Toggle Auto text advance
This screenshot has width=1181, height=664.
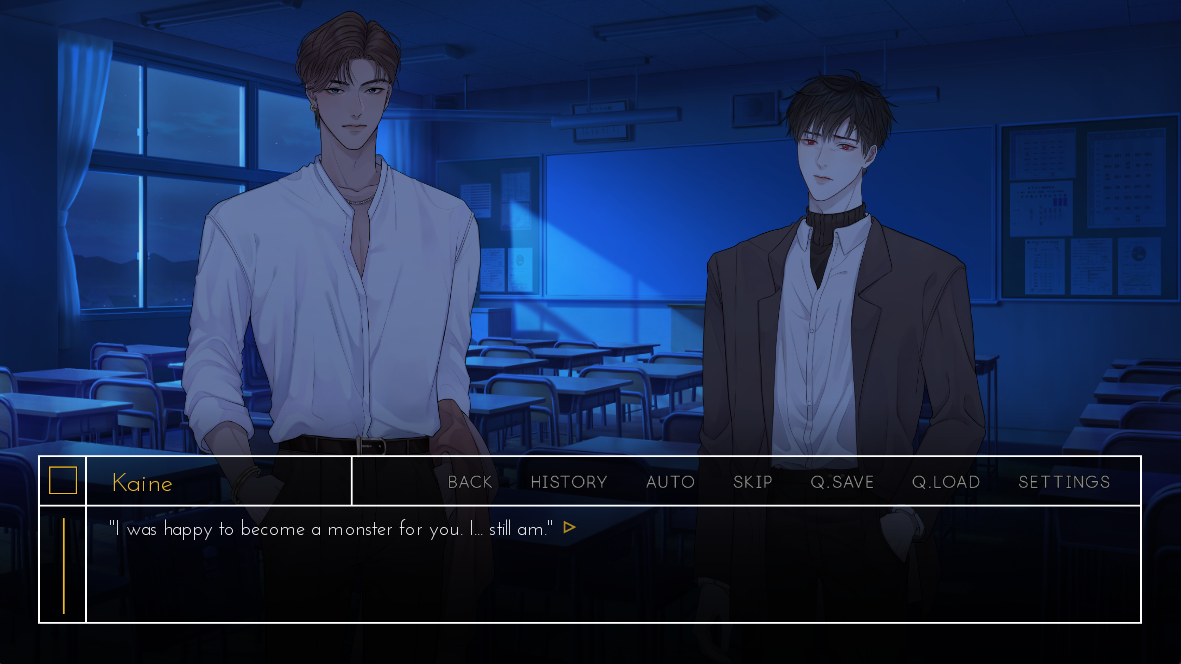[670, 482]
